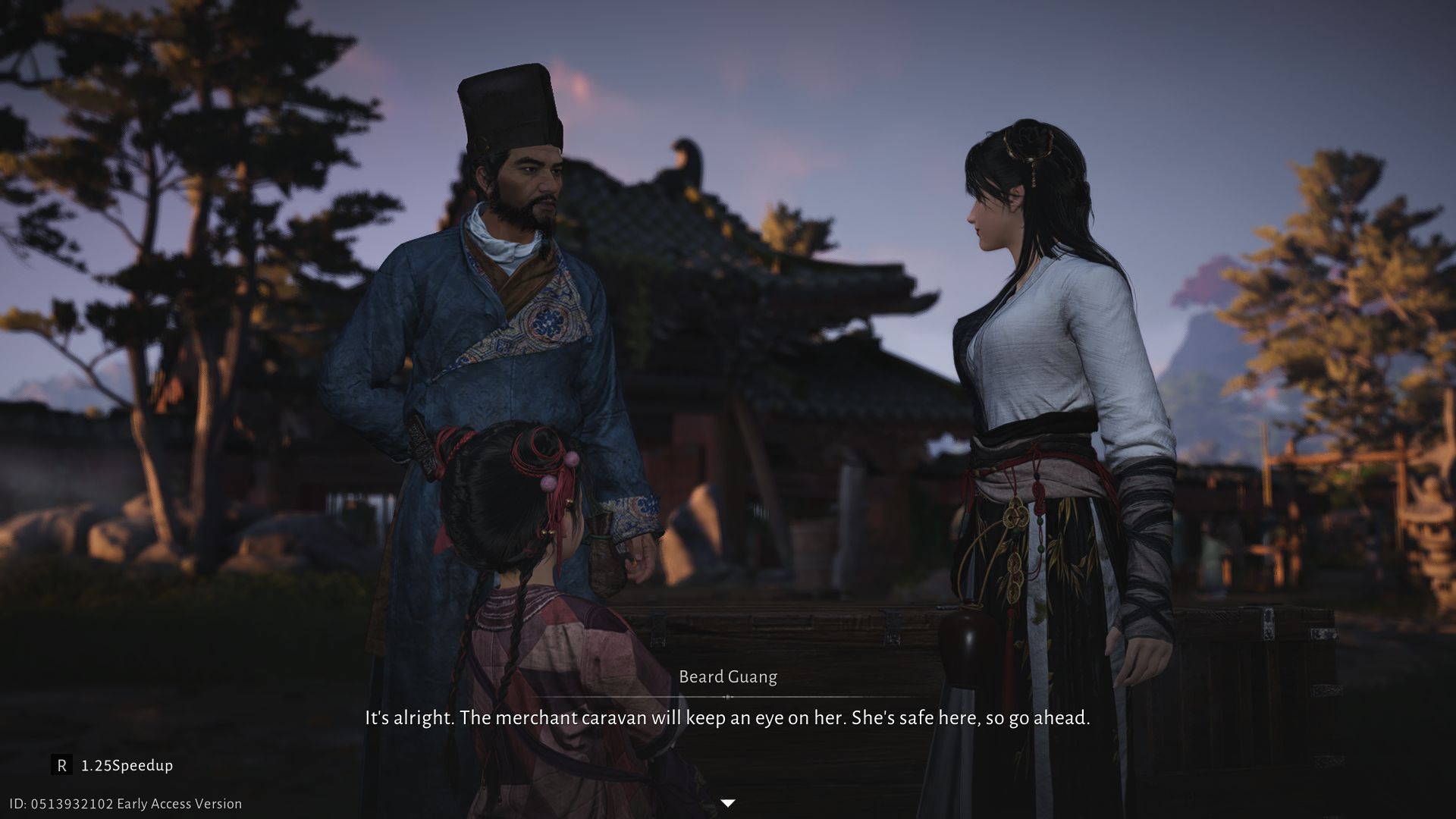Toggle the 1.25Speedup dialogue option
Screen dimensions: 1456x819
114,765
